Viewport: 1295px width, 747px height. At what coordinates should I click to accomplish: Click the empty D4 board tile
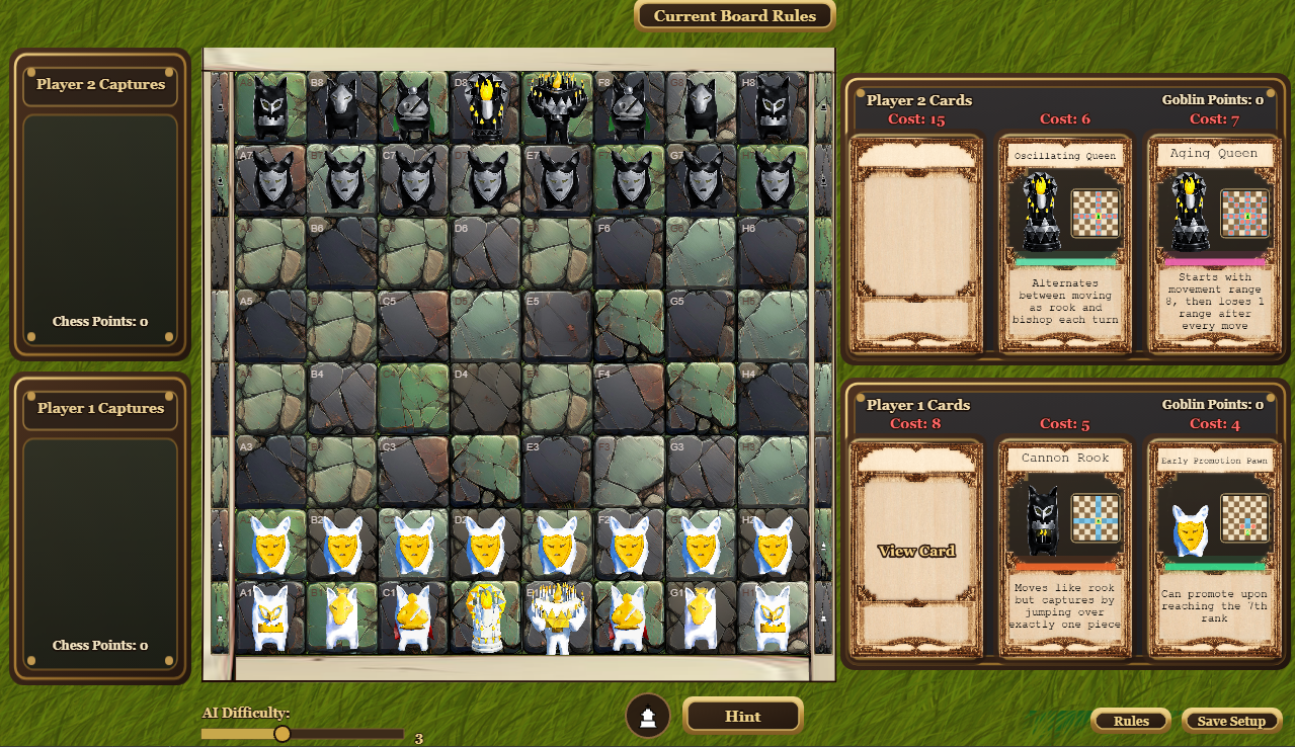(x=485, y=398)
